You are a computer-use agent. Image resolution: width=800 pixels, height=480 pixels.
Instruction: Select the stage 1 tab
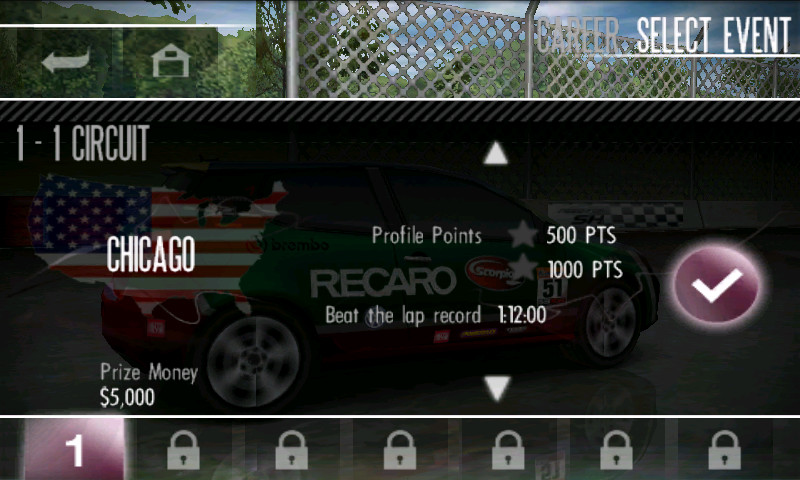click(x=74, y=449)
